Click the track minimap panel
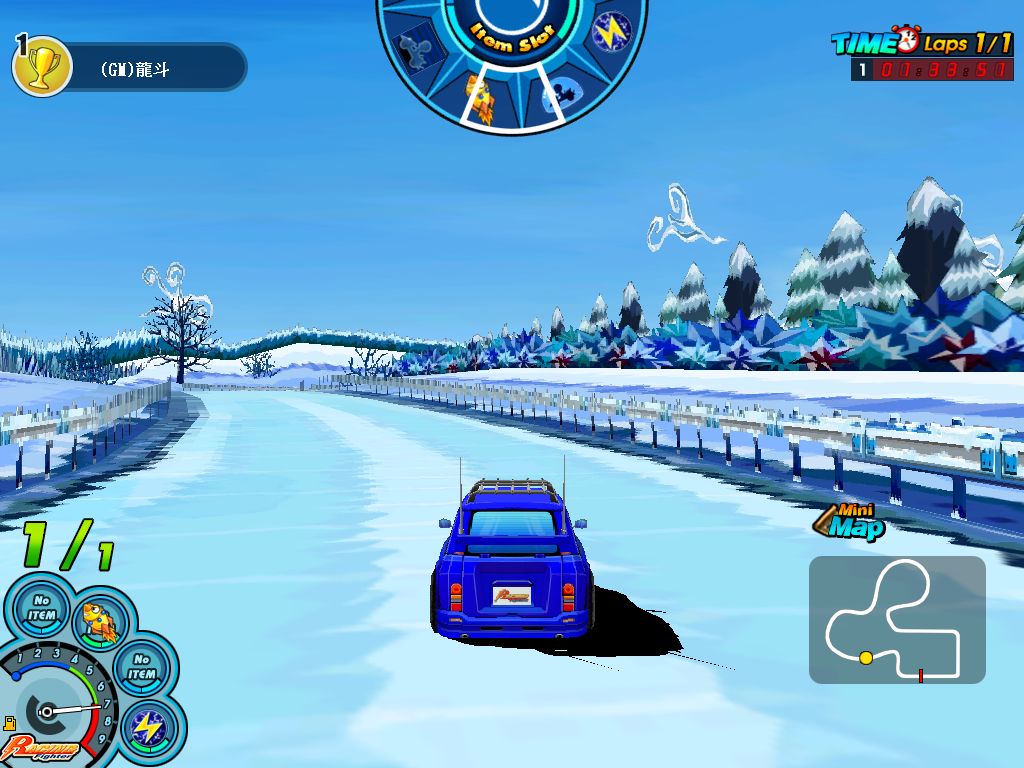The height and width of the screenshot is (768, 1024). click(897, 620)
